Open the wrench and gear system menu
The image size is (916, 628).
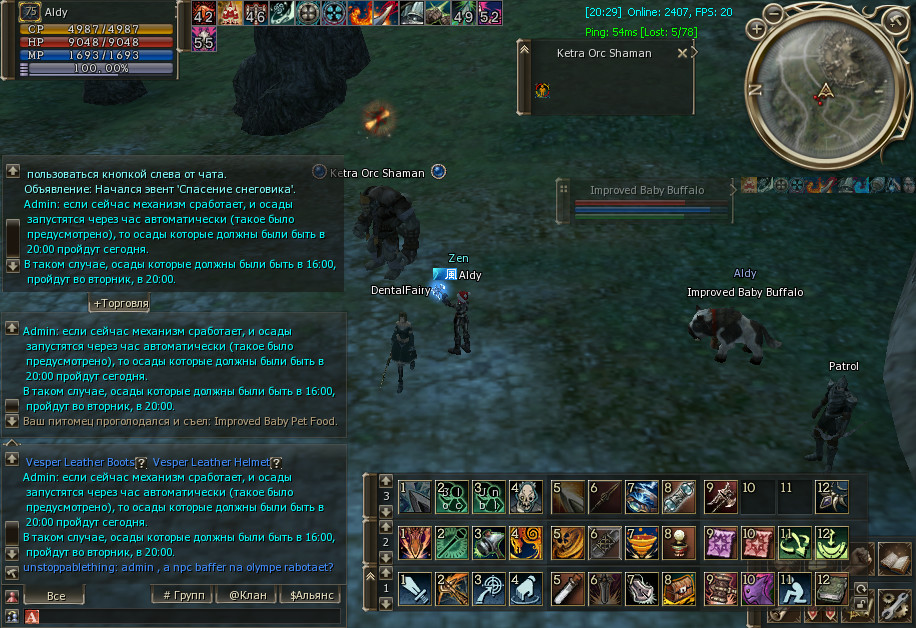click(x=892, y=604)
